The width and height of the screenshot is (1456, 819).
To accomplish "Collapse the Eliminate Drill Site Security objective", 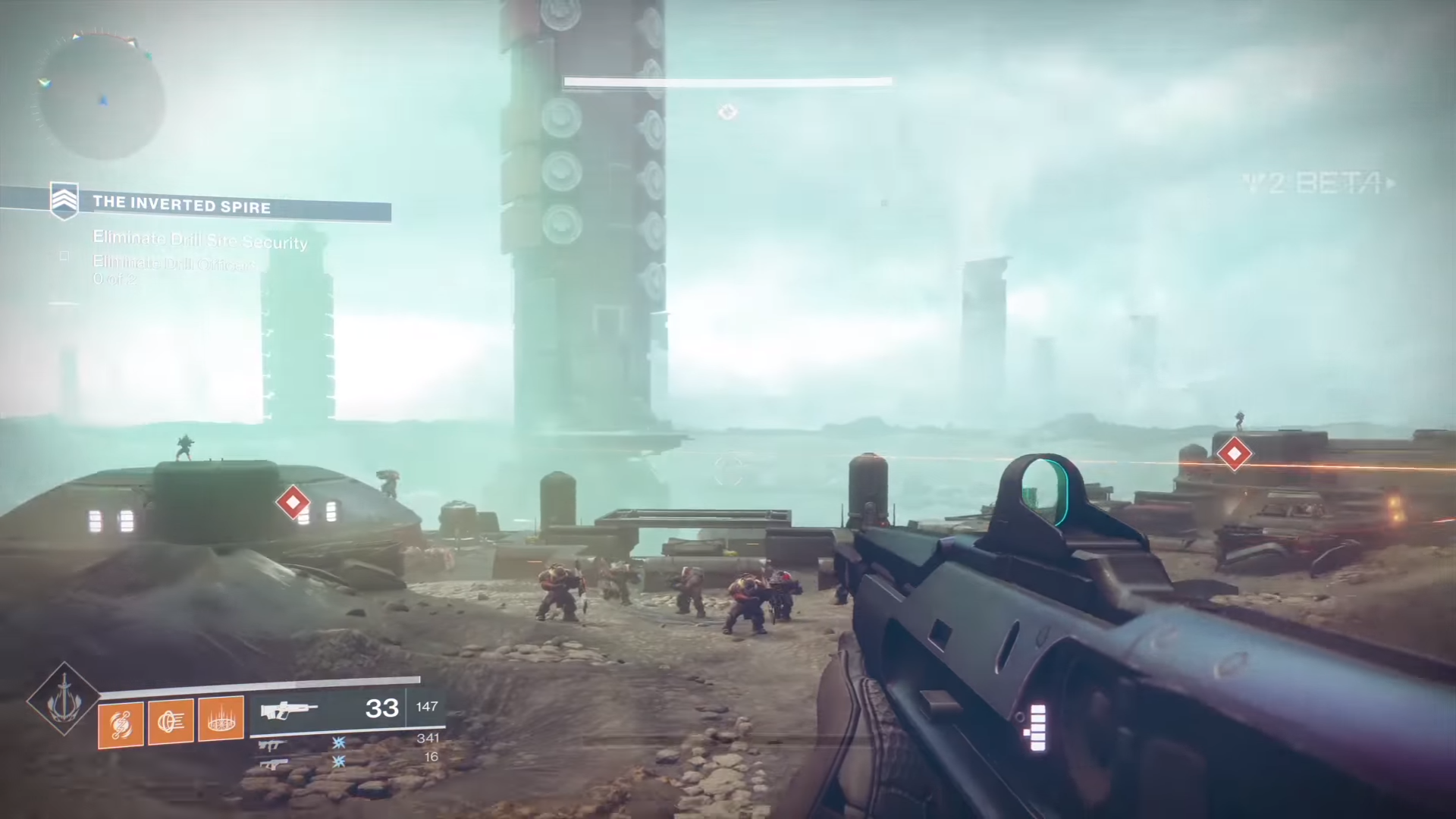I will [x=200, y=243].
